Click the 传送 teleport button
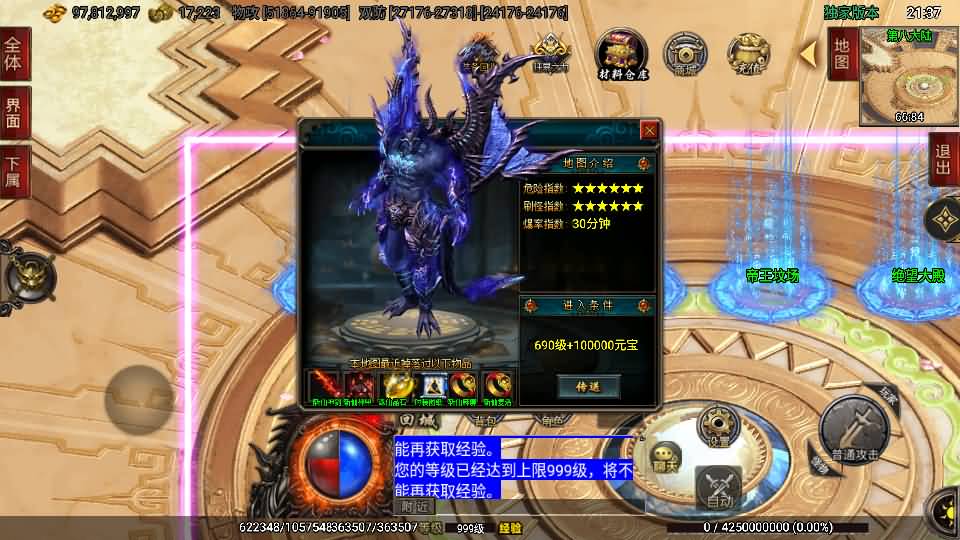Viewport: 960px width, 540px height. point(588,386)
